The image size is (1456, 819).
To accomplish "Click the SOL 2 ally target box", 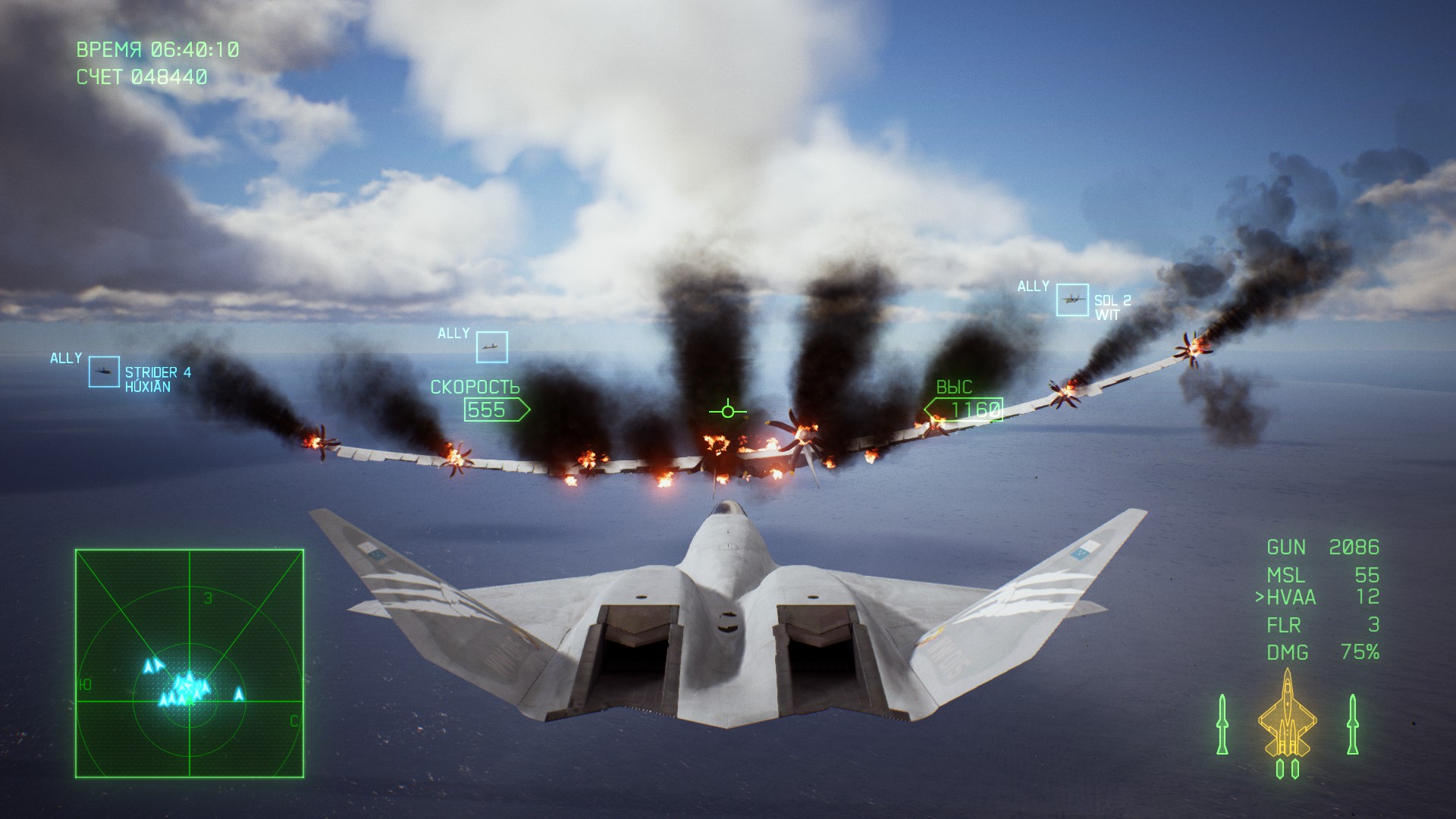I will click(x=1072, y=300).
